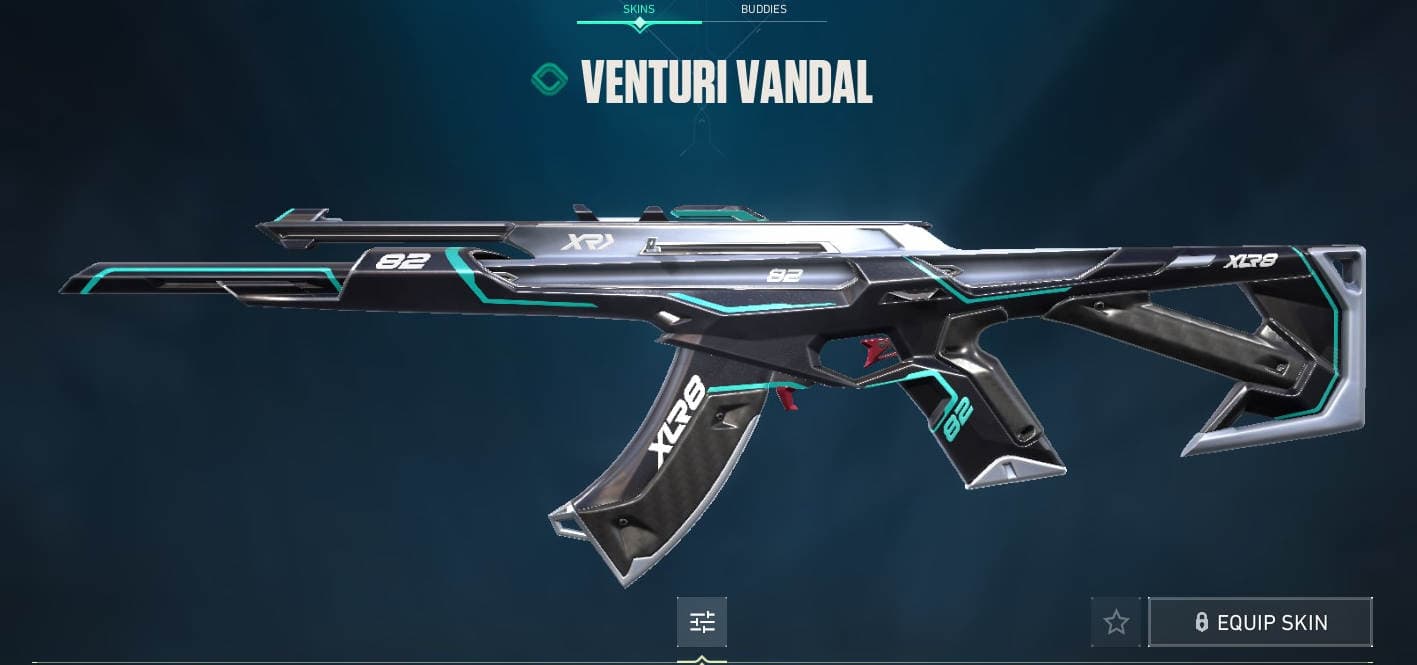Open the Buddies tab

coord(763,10)
